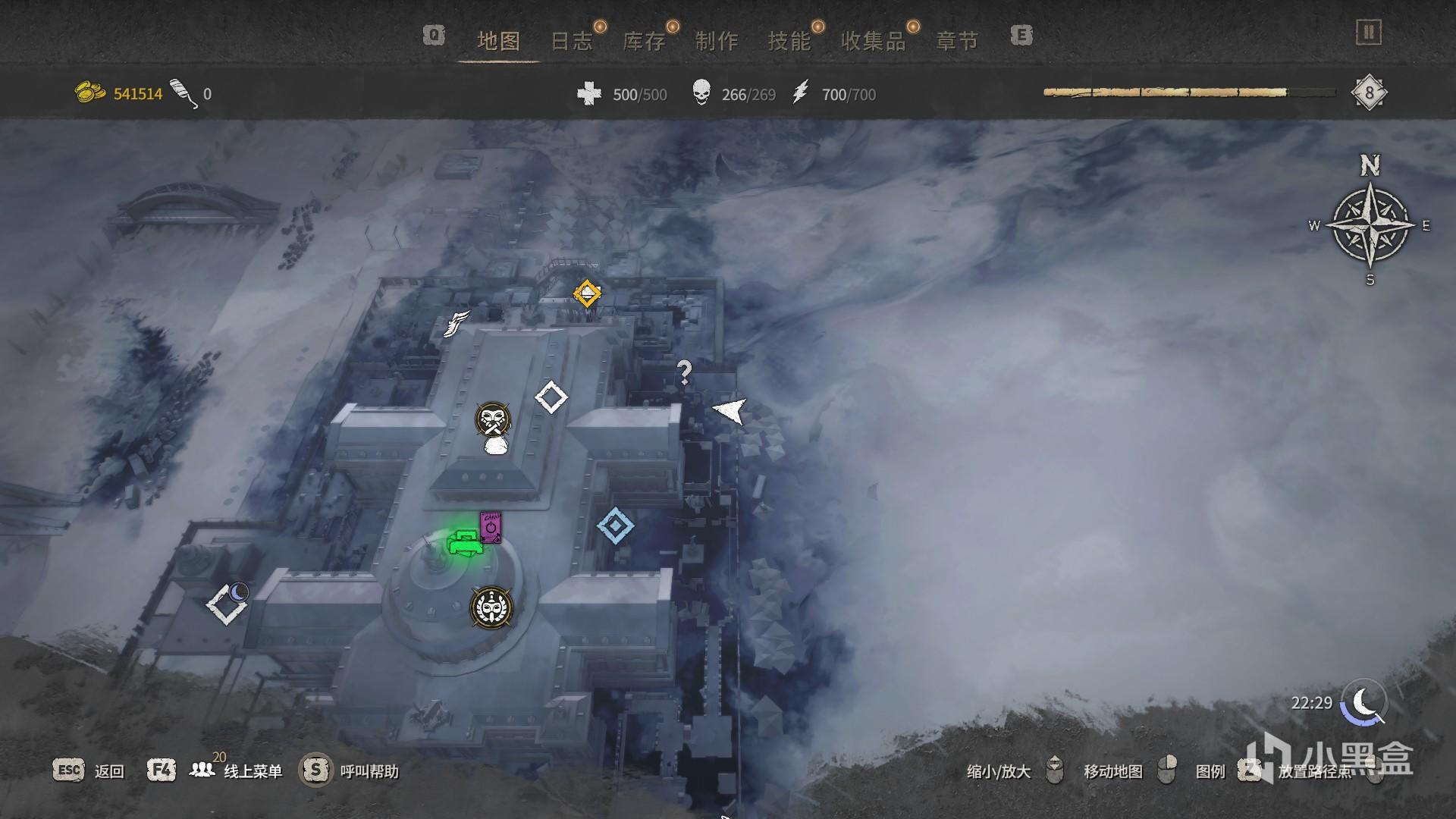The width and height of the screenshot is (1456, 819).
Task: Click the purple card marker
Action: pyautogui.click(x=491, y=526)
